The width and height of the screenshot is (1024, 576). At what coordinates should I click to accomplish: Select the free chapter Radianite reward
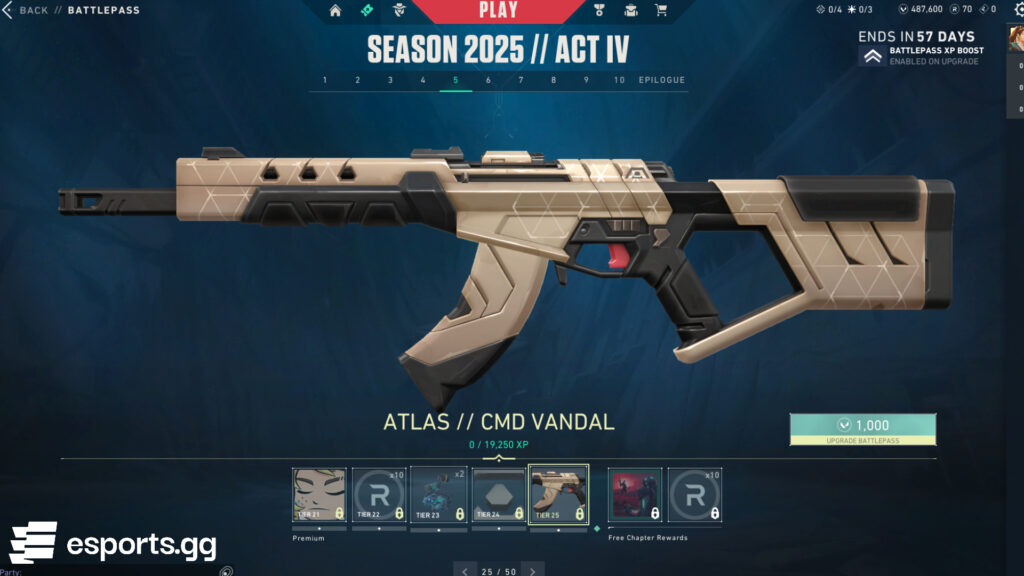pyautogui.click(x=694, y=495)
